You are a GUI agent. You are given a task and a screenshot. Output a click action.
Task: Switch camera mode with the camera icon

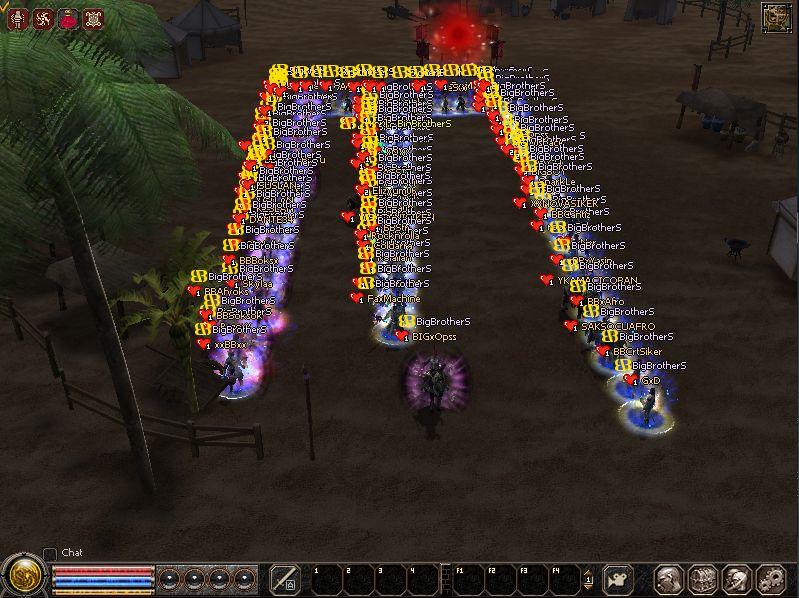tap(620, 578)
